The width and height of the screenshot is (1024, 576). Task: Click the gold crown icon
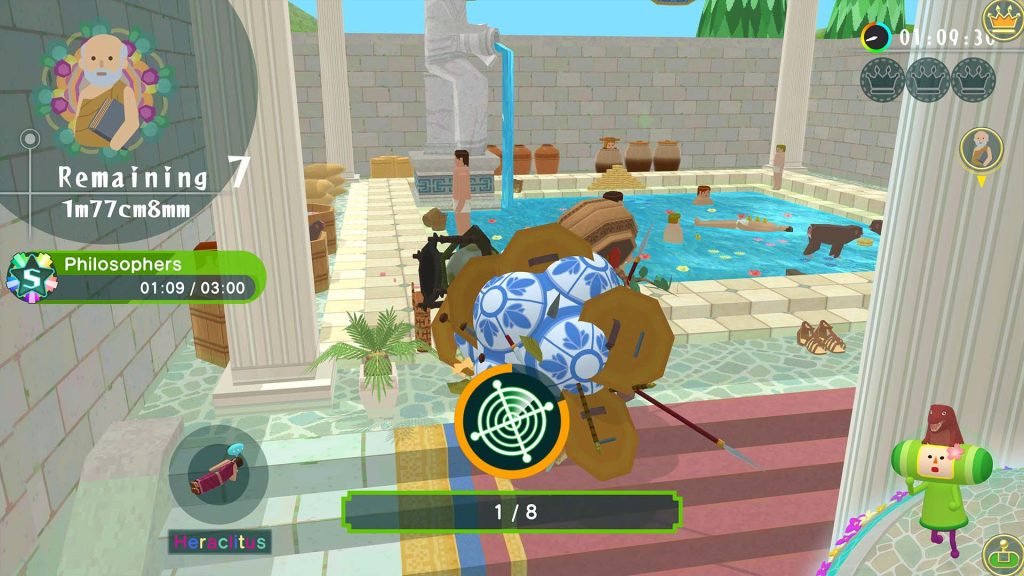[1001, 17]
